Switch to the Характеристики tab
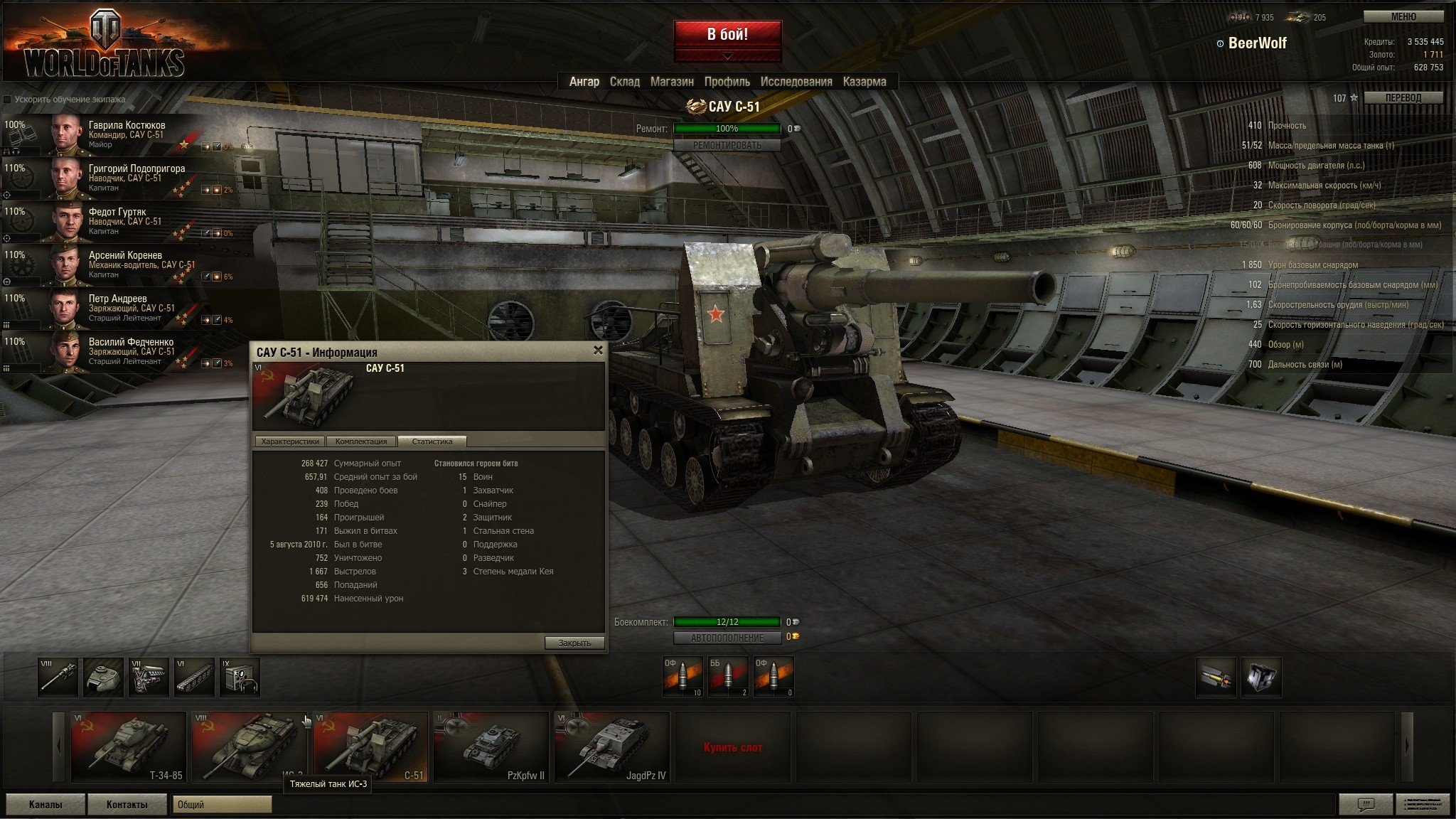Image resolution: width=1456 pixels, height=819 pixels. pyautogui.click(x=289, y=441)
